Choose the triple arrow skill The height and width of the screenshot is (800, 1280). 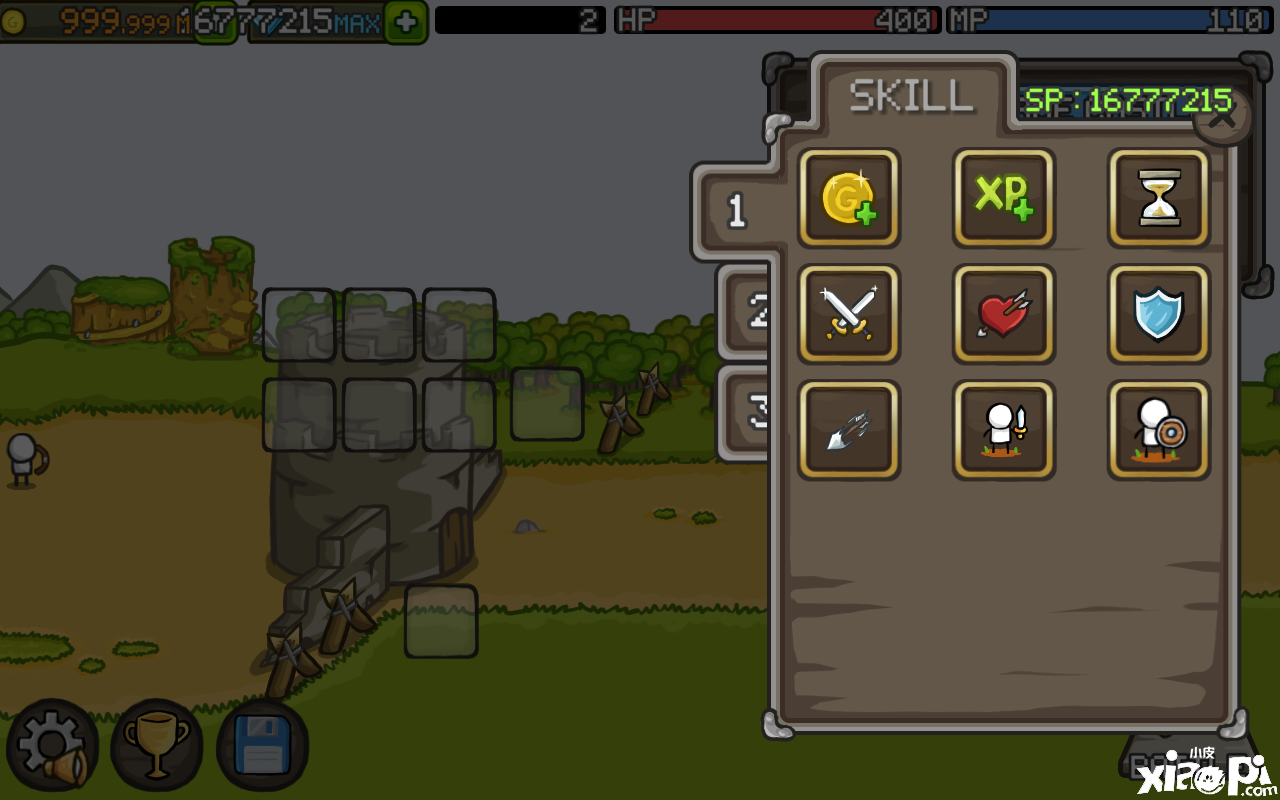point(849,430)
